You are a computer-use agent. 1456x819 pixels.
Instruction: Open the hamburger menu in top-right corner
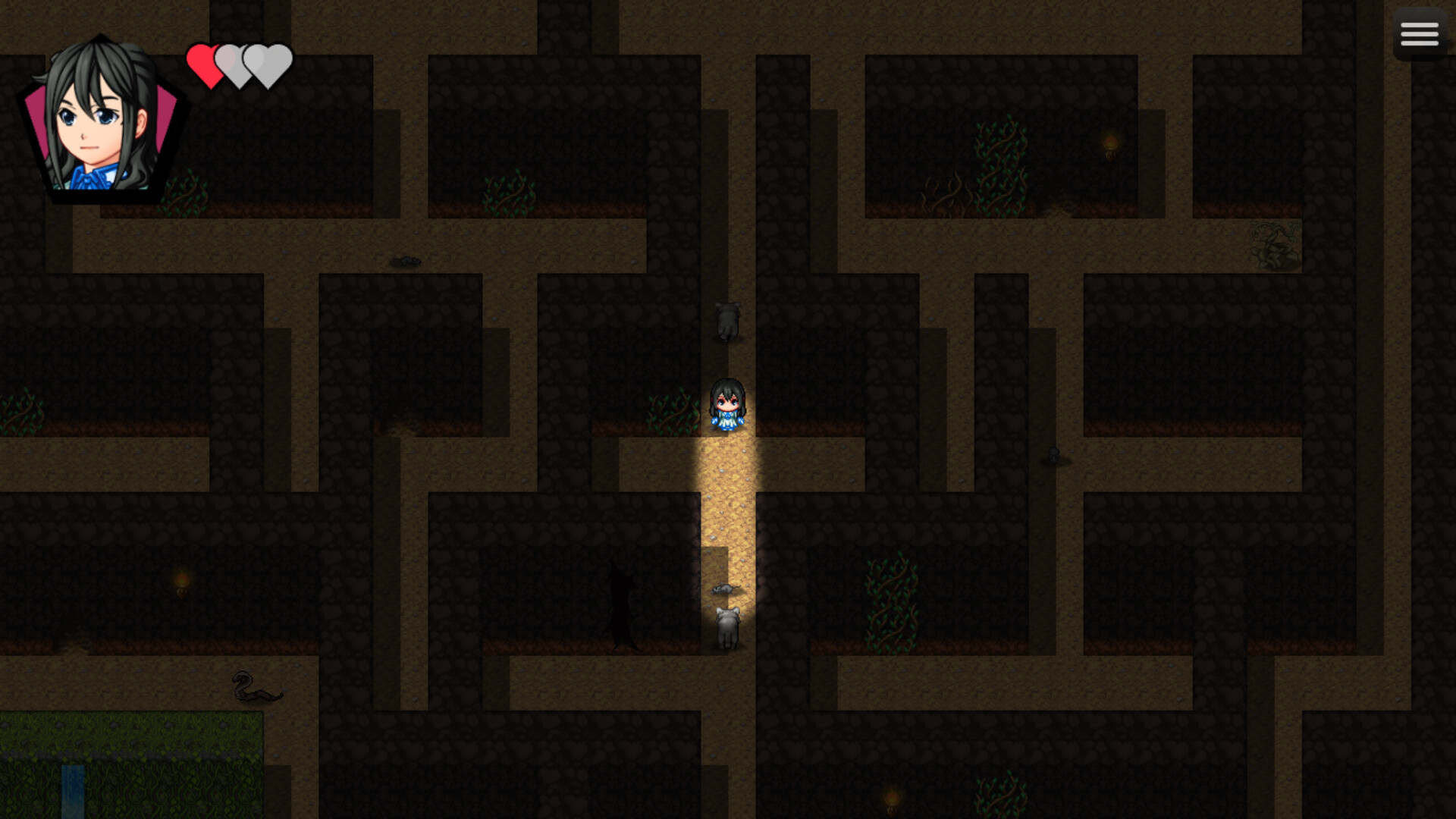point(1419,33)
